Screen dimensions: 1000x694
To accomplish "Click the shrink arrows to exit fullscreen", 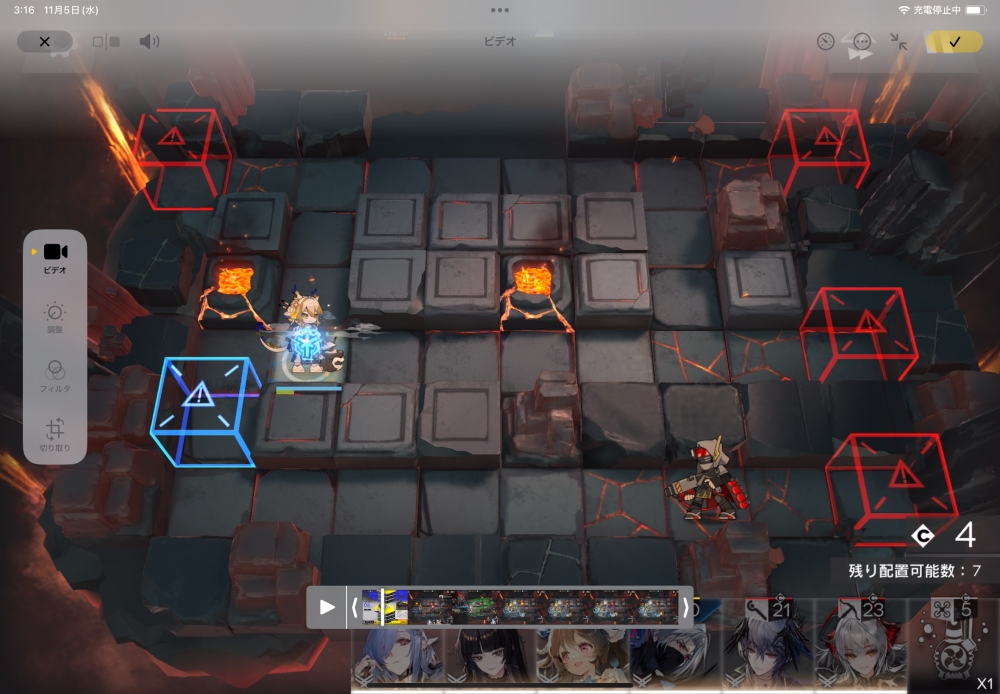I will click(x=898, y=42).
